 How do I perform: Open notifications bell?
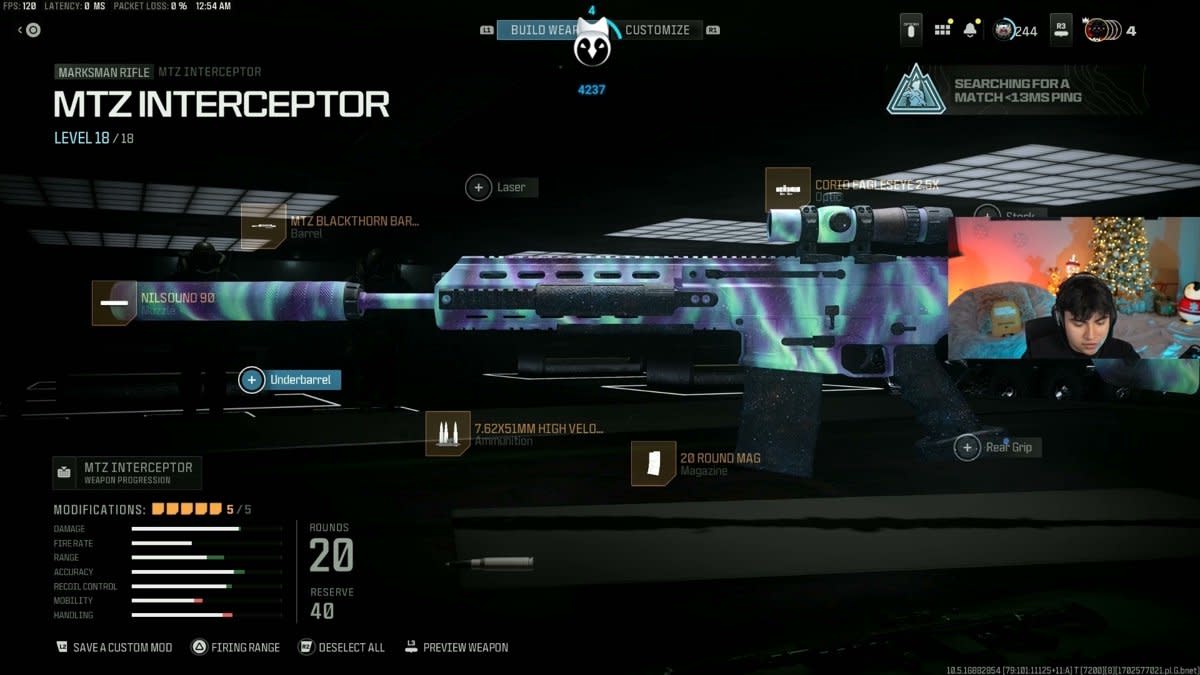(x=970, y=30)
